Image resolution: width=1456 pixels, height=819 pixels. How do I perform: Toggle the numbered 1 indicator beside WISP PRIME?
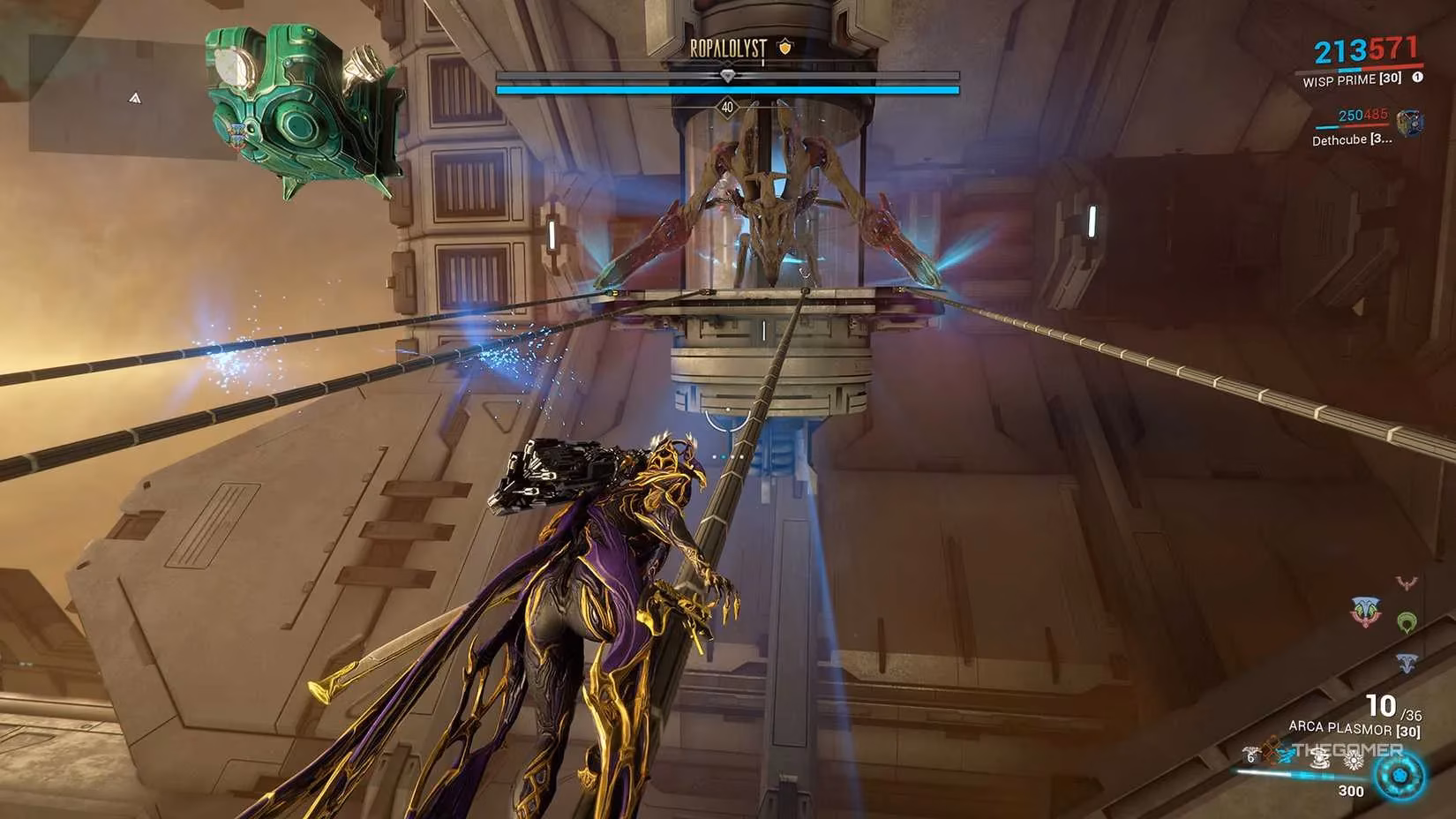coord(1418,78)
